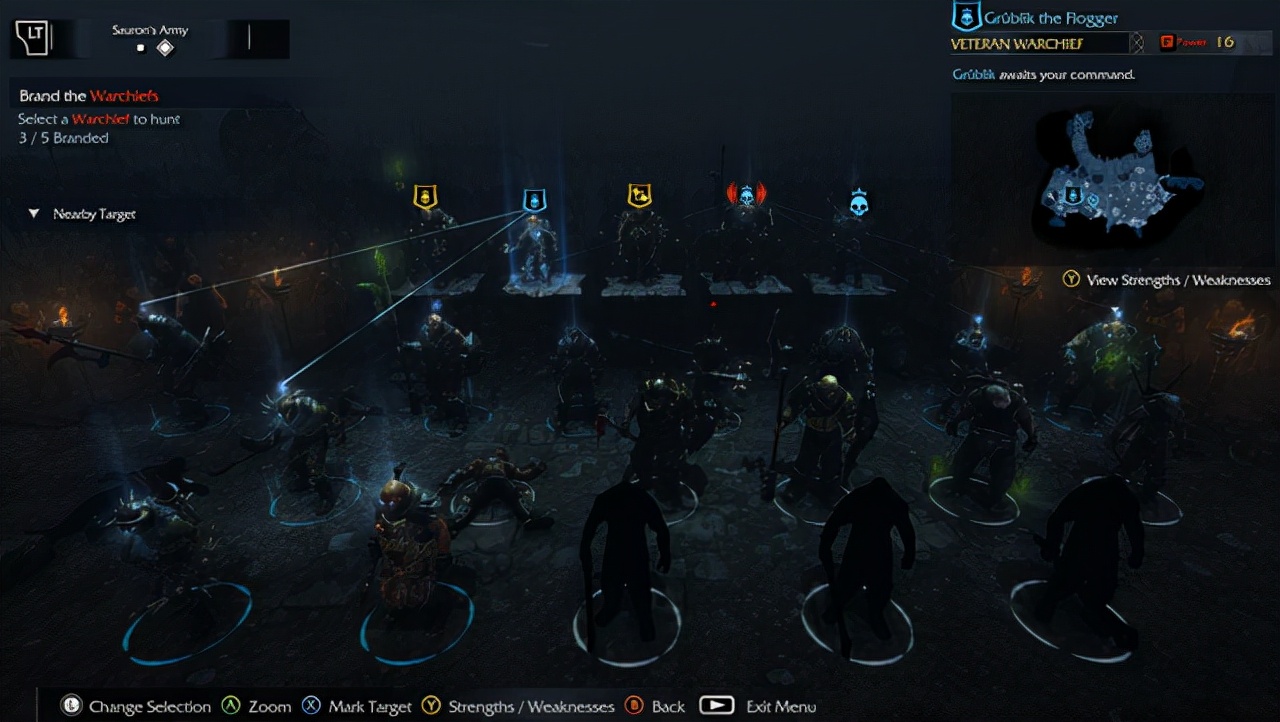Pick the blue crowned skull warchief marker

pos(858,203)
